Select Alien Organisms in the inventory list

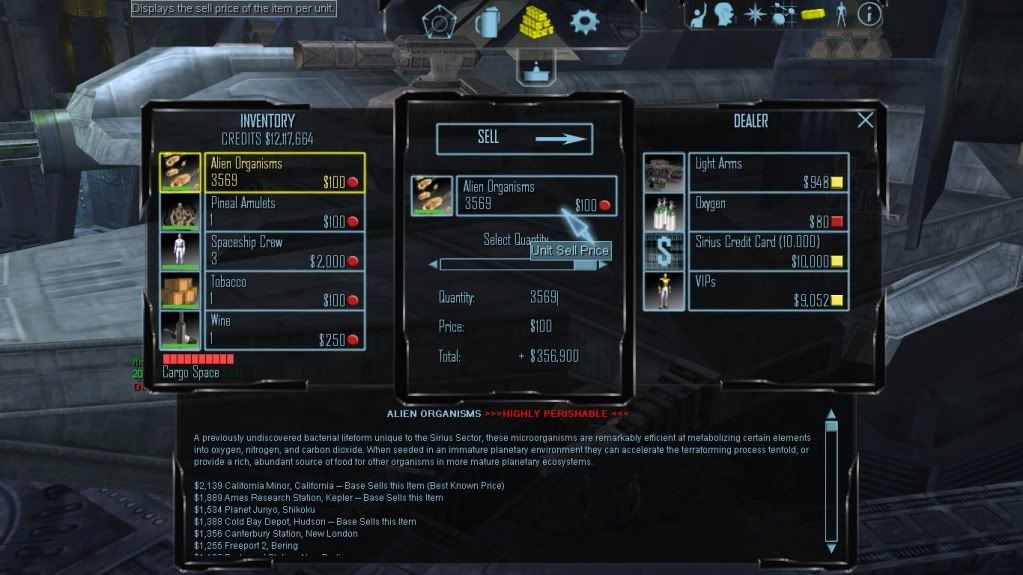(284, 172)
